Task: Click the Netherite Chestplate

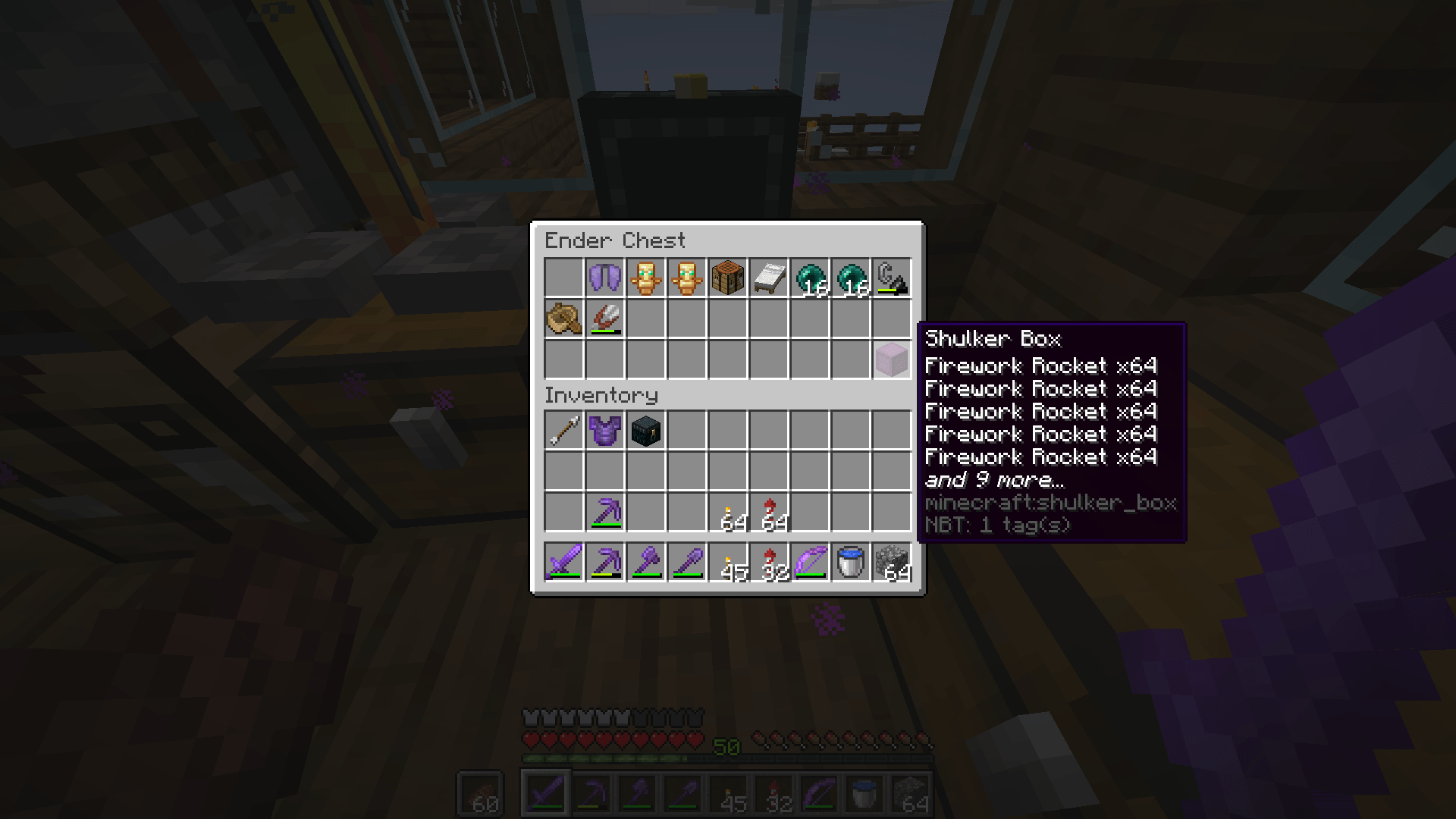Action: [604, 430]
